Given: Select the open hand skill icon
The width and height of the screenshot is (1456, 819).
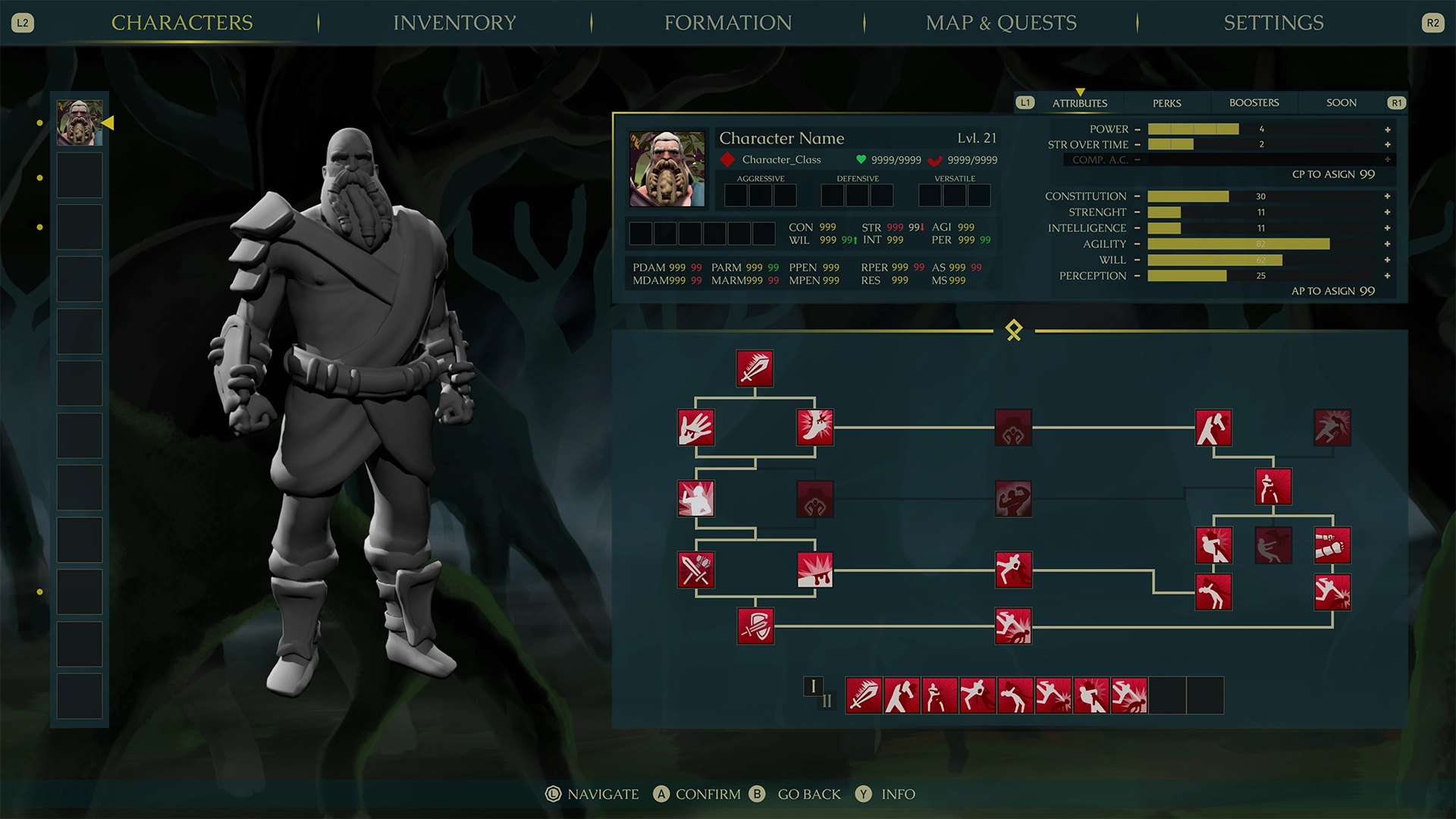Looking at the screenshot, I should click(696, 428).
